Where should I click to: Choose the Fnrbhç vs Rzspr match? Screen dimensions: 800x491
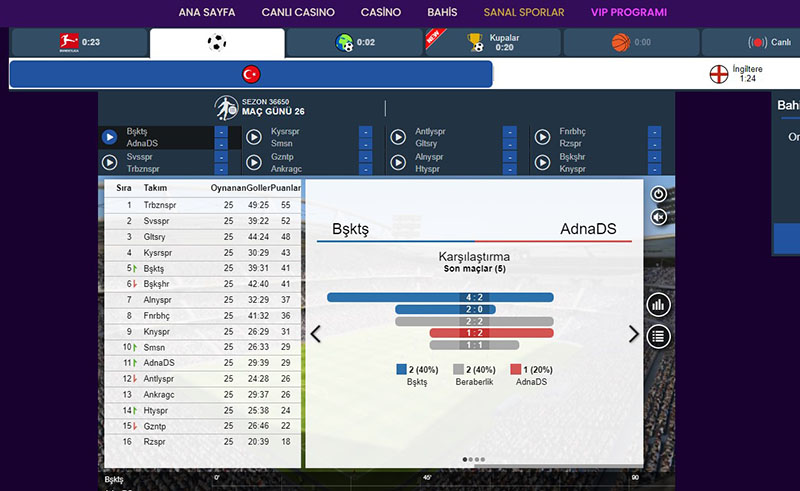[541, 137]
